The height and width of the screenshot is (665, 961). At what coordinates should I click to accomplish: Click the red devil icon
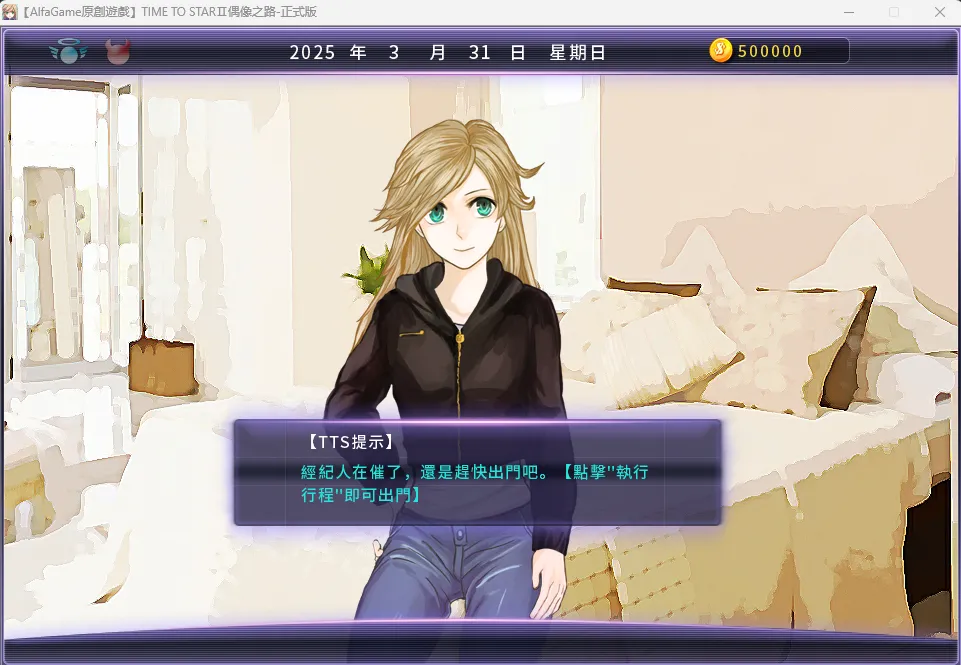[x=118, y=51]
